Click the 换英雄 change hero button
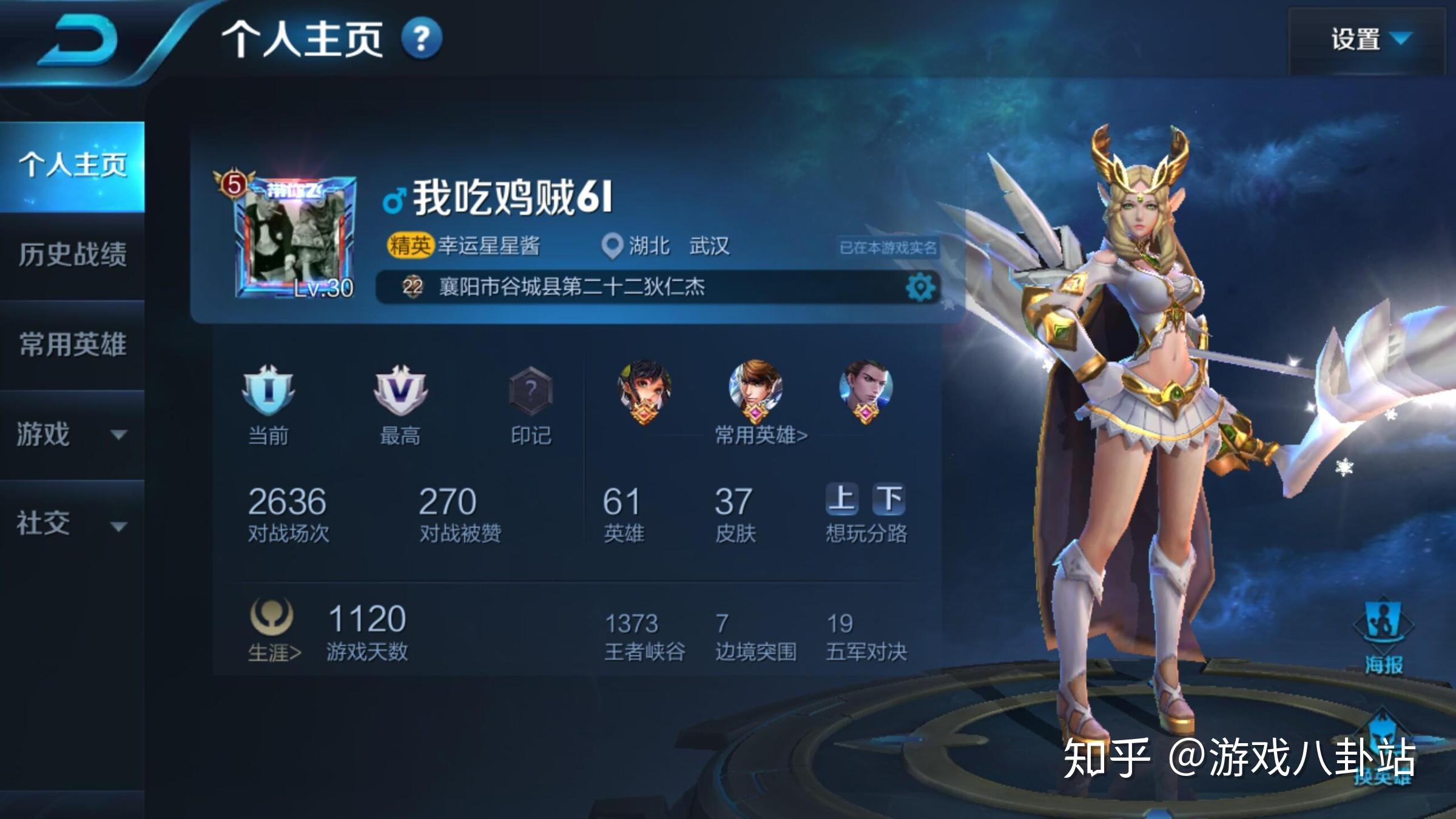 (1382, 752)
